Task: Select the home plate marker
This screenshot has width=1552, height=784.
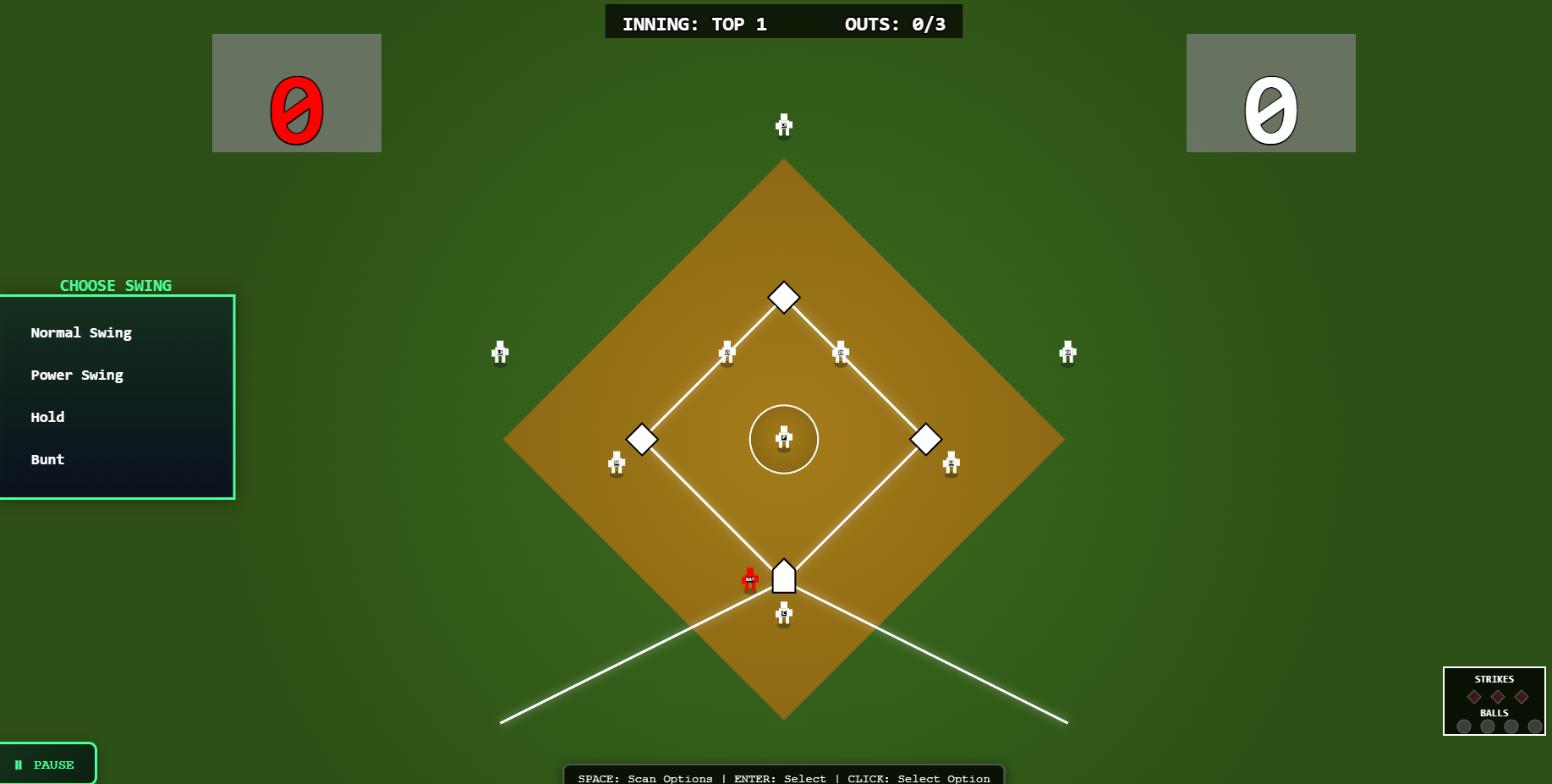Action: pyautogui.click(x=783, y=577)
